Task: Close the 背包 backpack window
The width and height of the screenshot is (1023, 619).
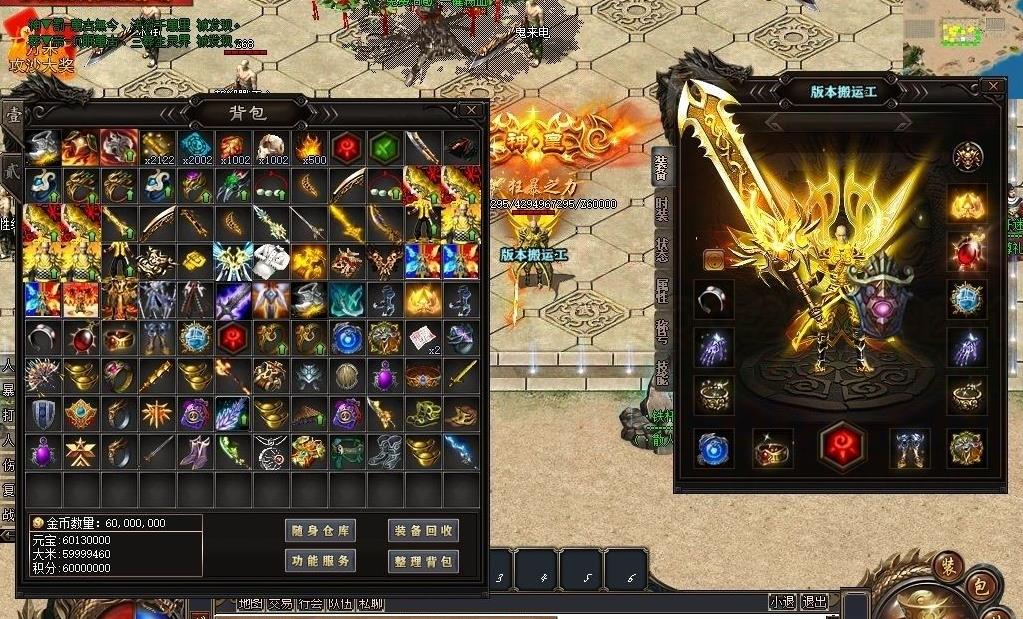Action: click(472, 109)
